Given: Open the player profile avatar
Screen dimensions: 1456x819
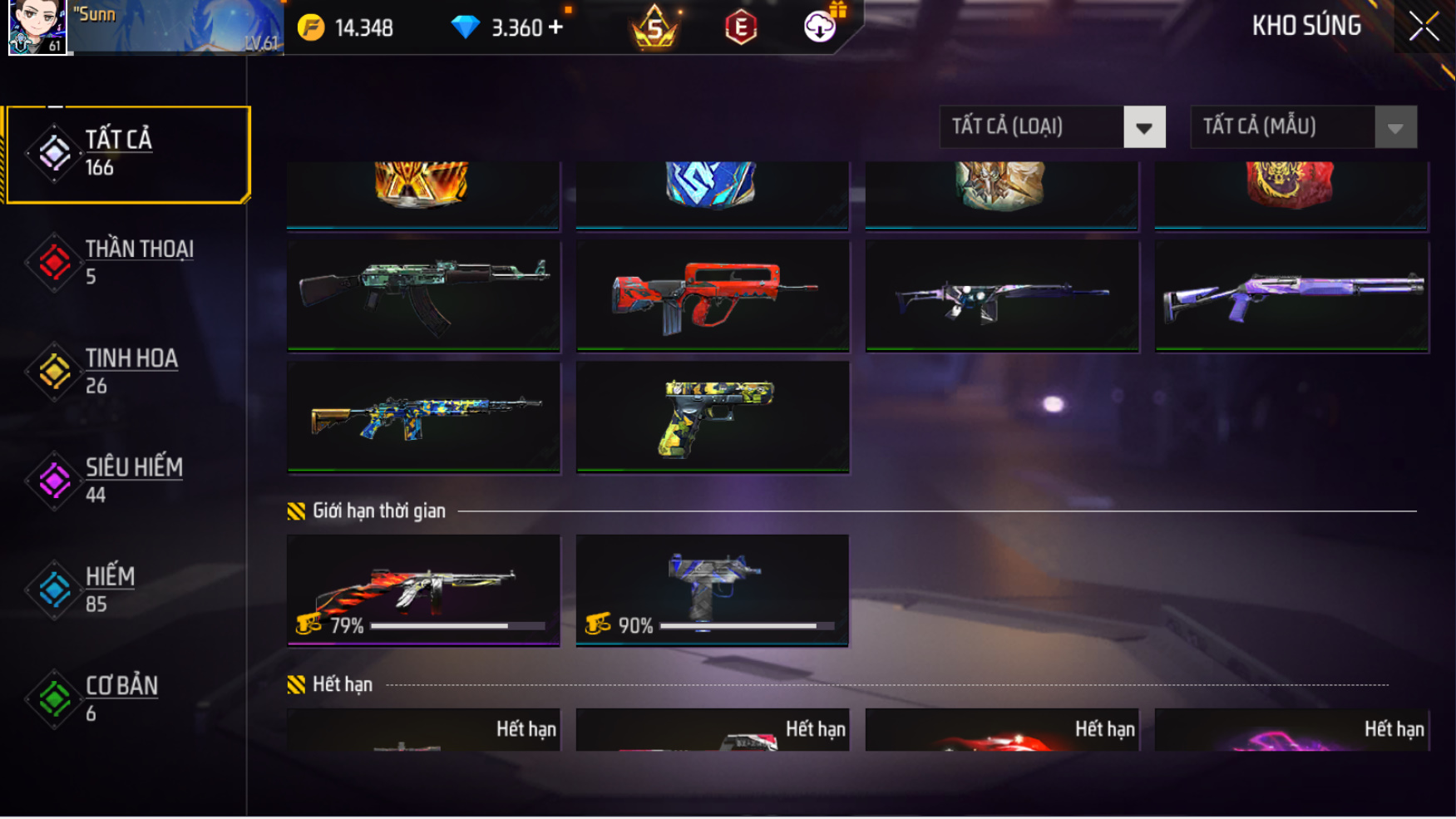Looking at the screenshot, I should 37,27.
